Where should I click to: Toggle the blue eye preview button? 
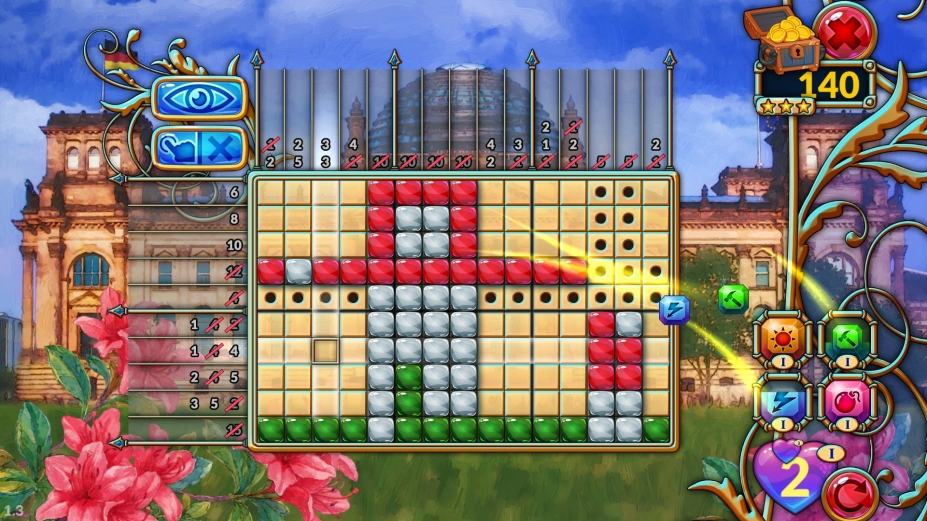pyautogui.click(x=198, y=98)
